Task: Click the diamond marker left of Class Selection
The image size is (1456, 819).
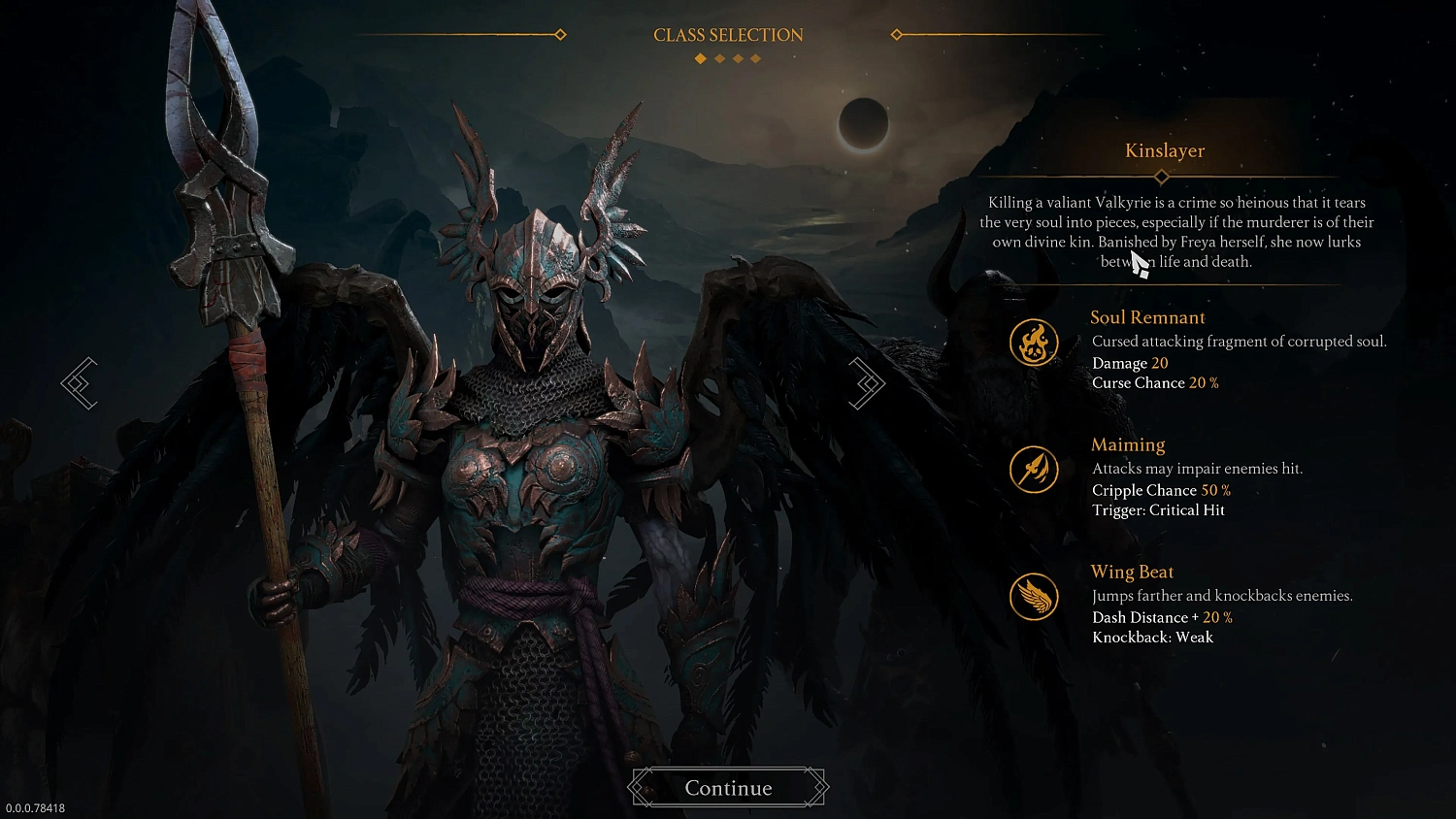Action: [x=561, y=34]
